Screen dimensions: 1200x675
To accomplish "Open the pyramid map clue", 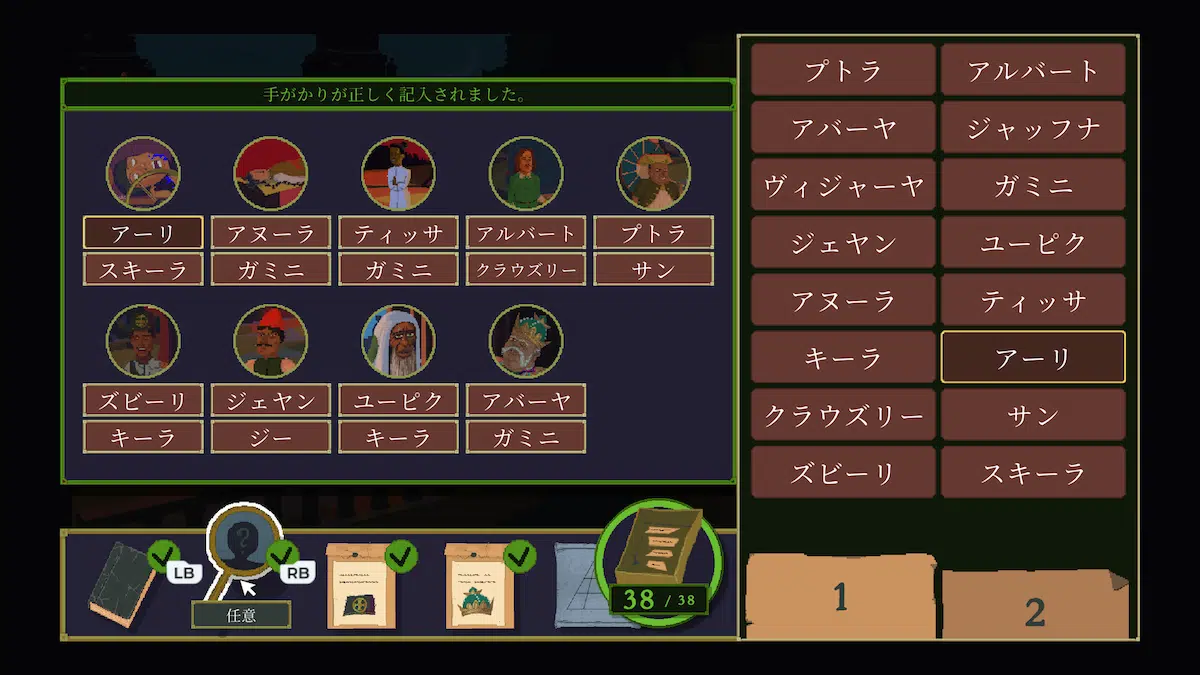I will click(578, 585).
